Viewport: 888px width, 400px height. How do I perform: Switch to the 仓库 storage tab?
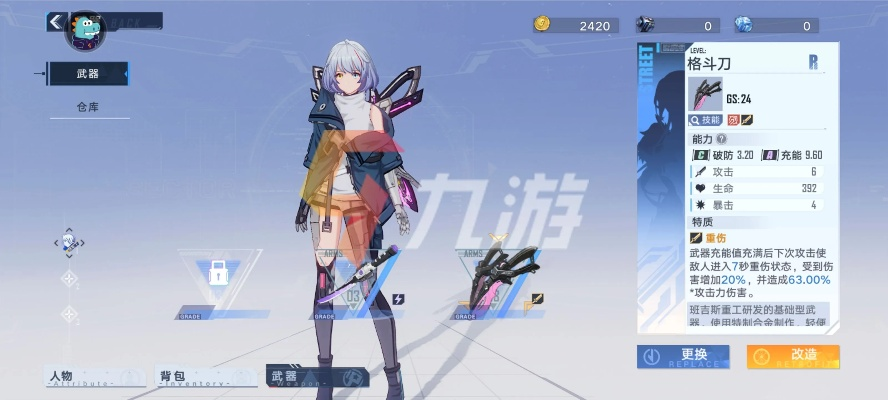point(88,106)
